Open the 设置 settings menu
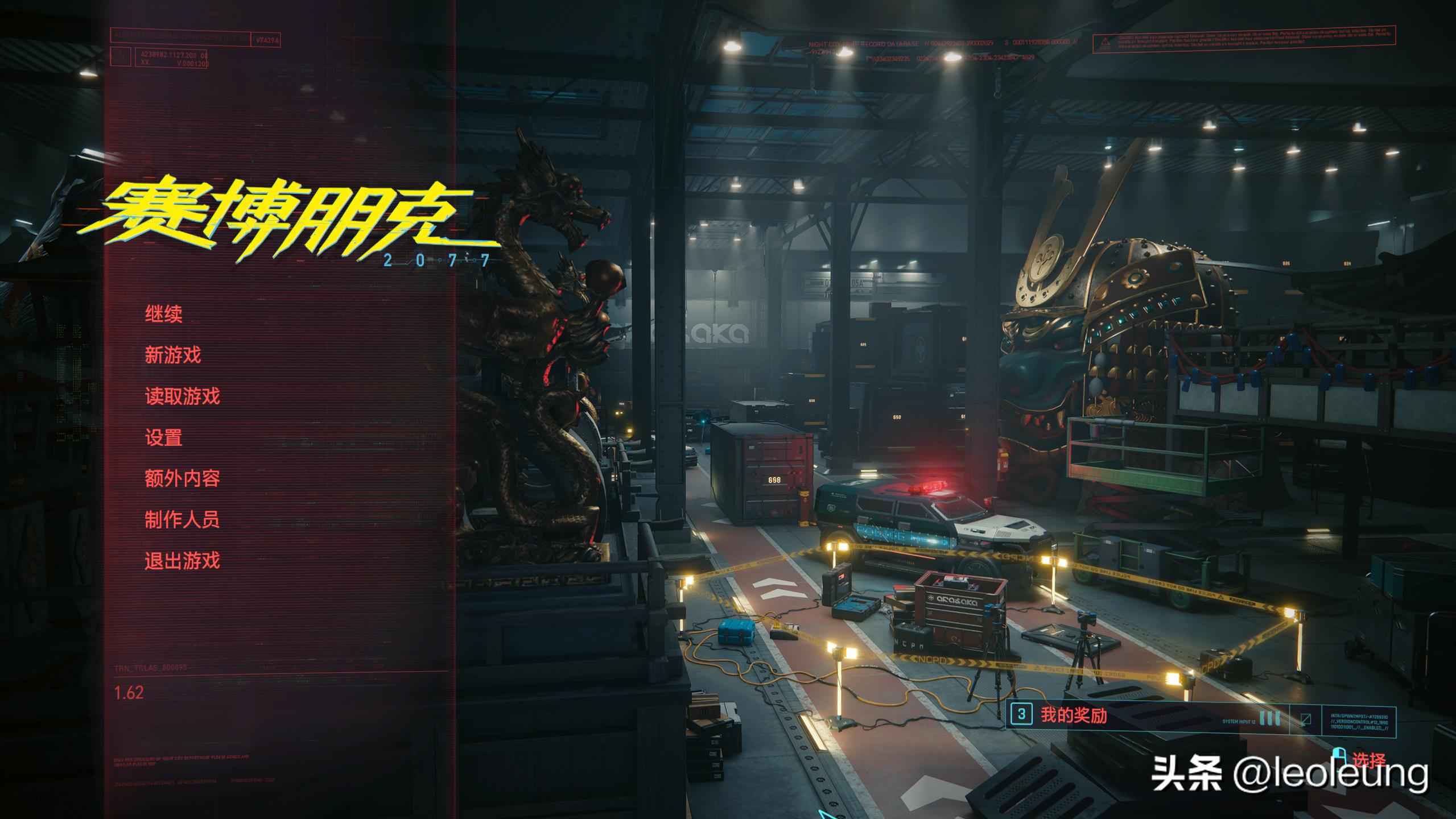The image size is (1456, 819). coord(163,437)
